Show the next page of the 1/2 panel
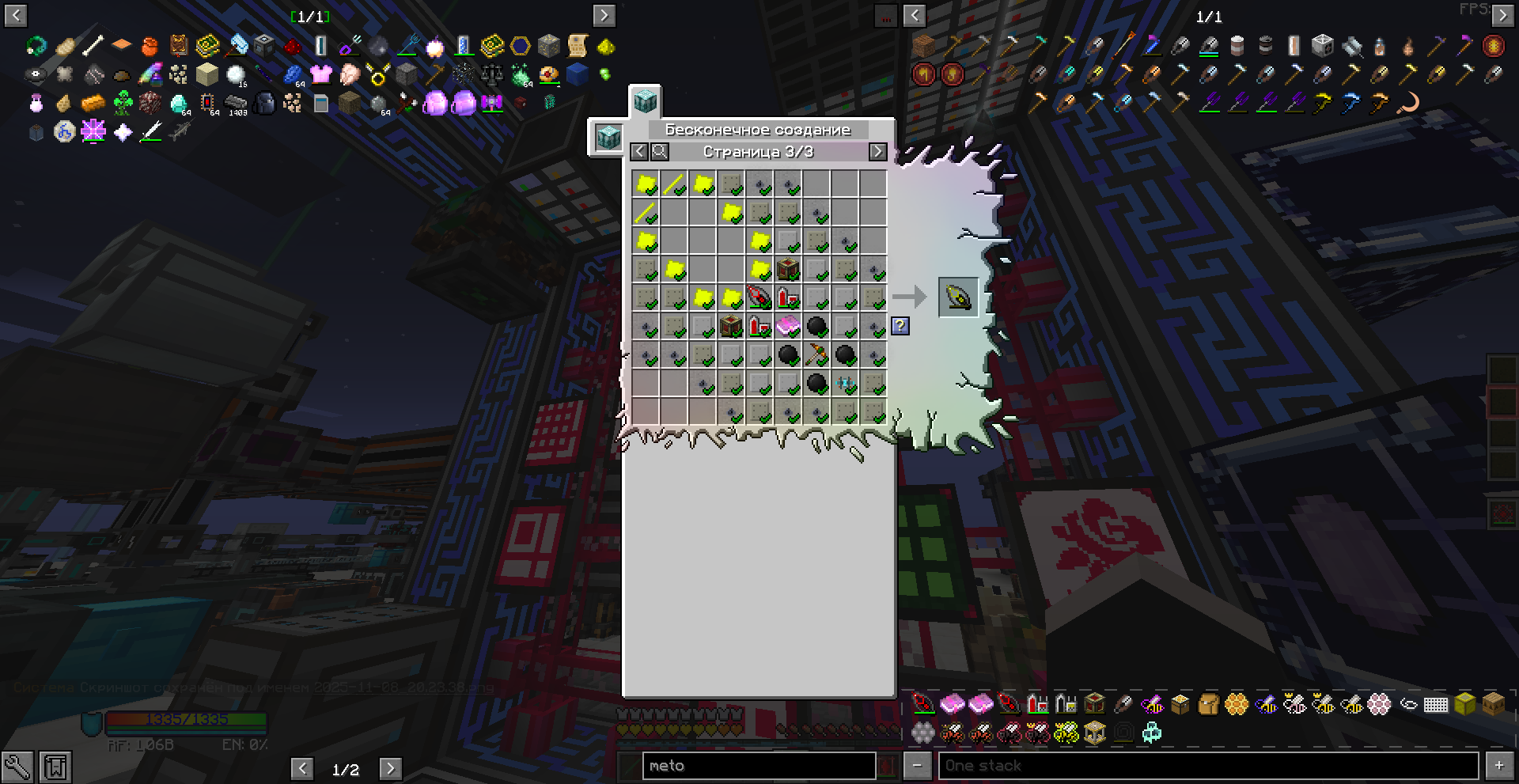The width and height of the screenshot is (1519, 784). point(390,769)
